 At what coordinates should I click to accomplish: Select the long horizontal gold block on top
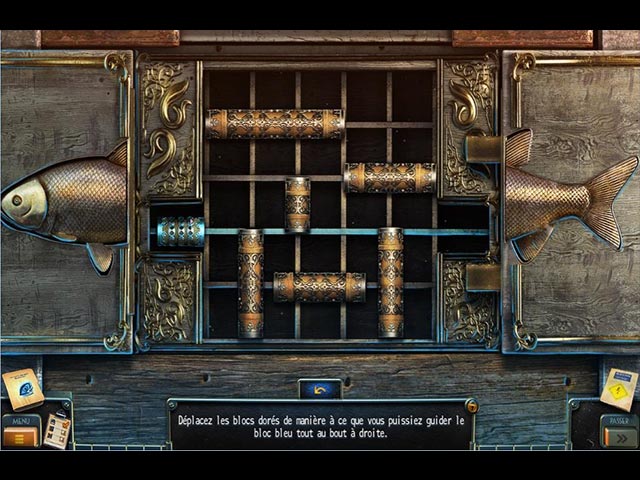tap(274, 124)
